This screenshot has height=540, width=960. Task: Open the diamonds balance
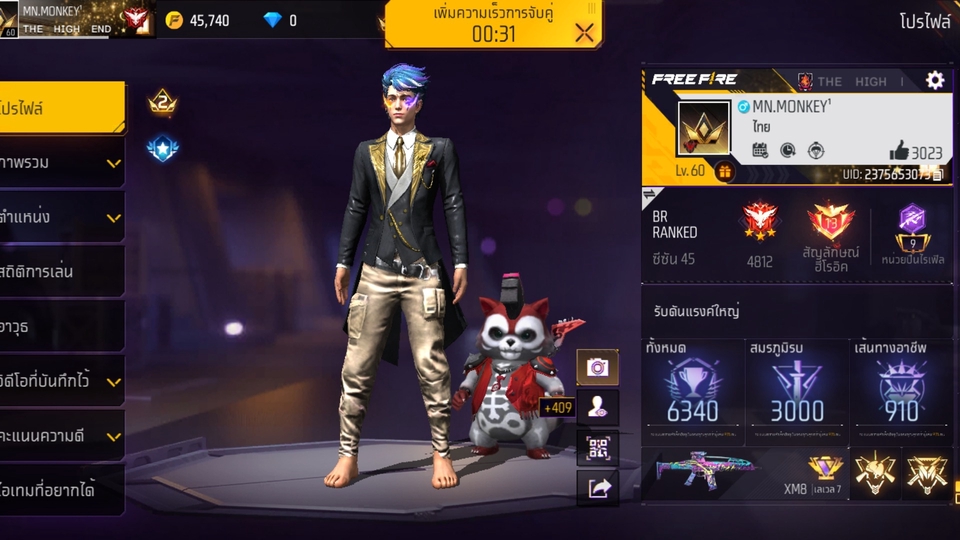[x=280, y=20]
